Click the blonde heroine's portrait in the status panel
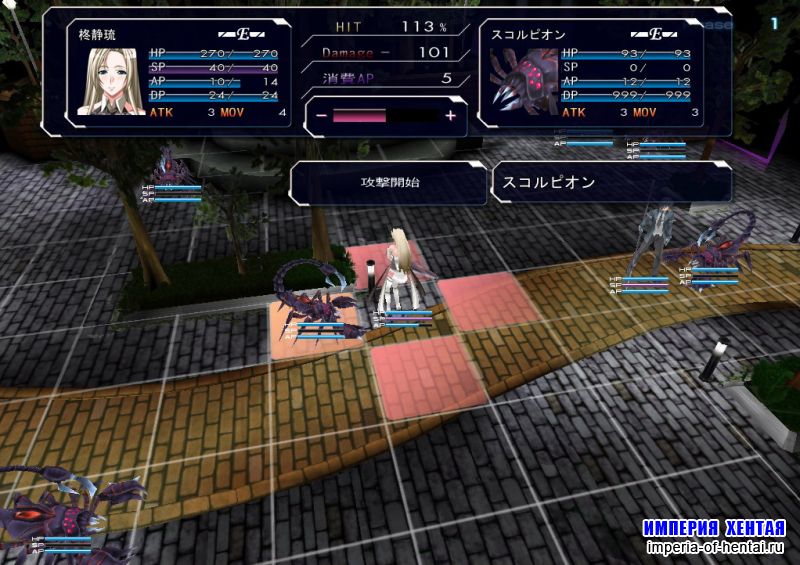The image size is (800, 565). [x=110, y=80]
